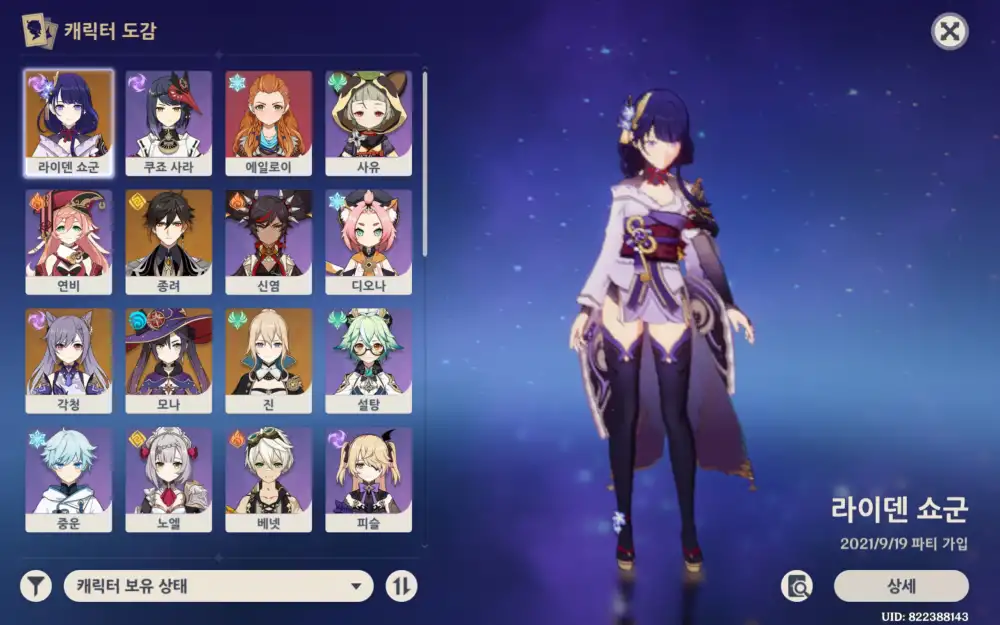Image resolution: width=1000 pixels, height=625 pixels.
Task: Close the character archive screen
Action: (x=949, y=32)
